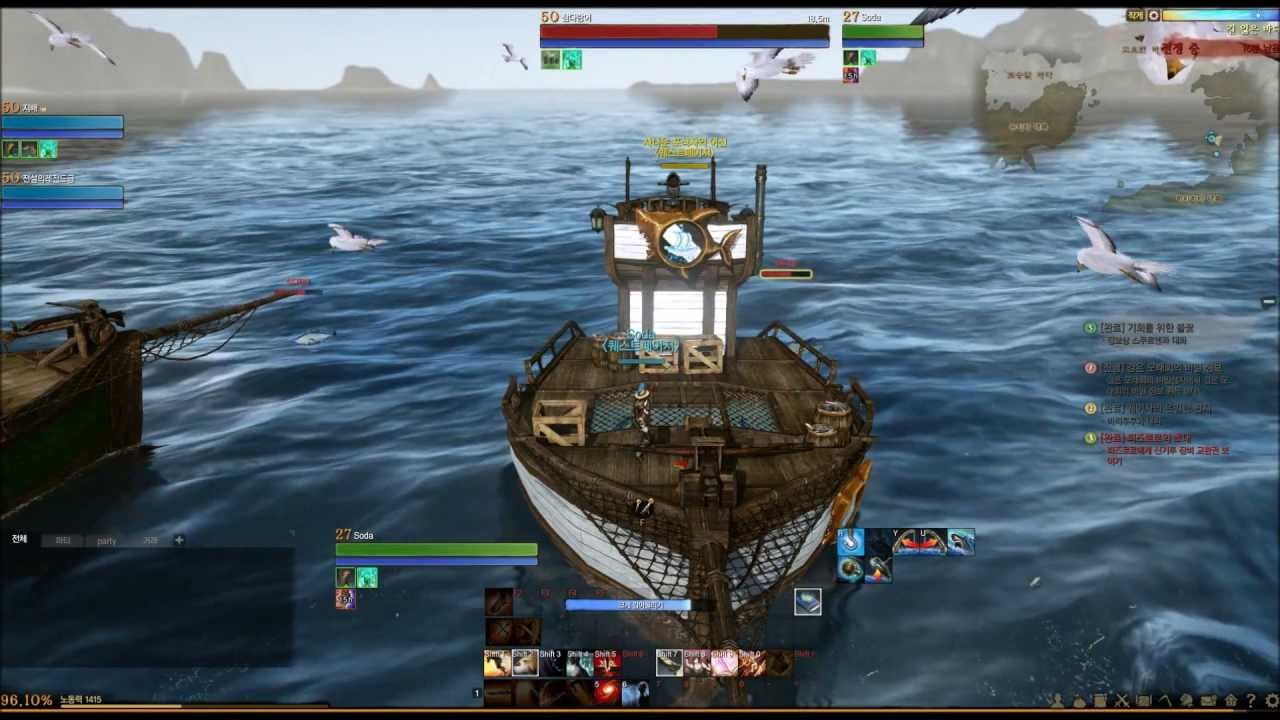Open settings with the gear icon
The height and width of the screenshot is (720, 1280).
point(1271,701)
